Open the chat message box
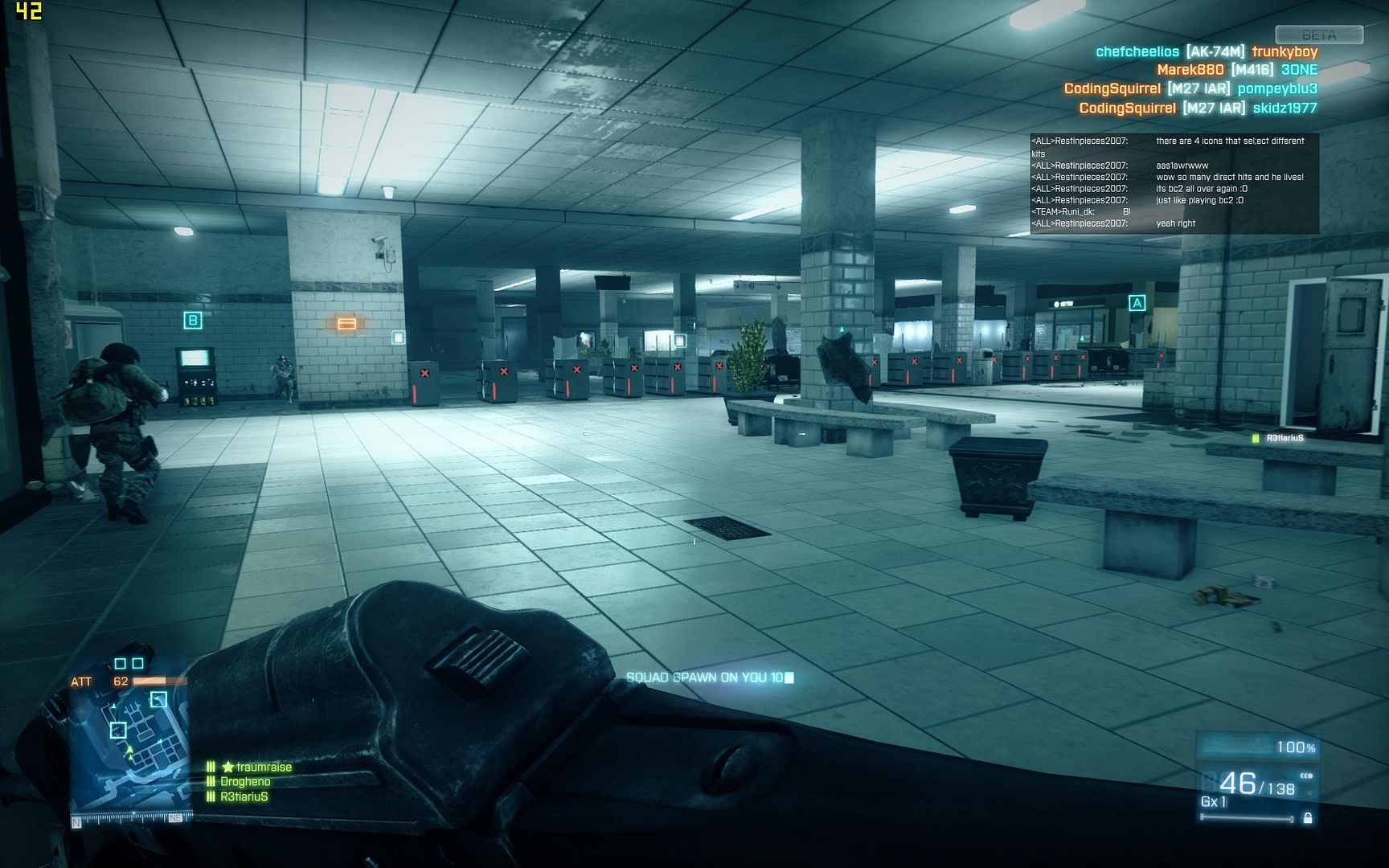The image size is (1389, 868). coord(1174,183)
